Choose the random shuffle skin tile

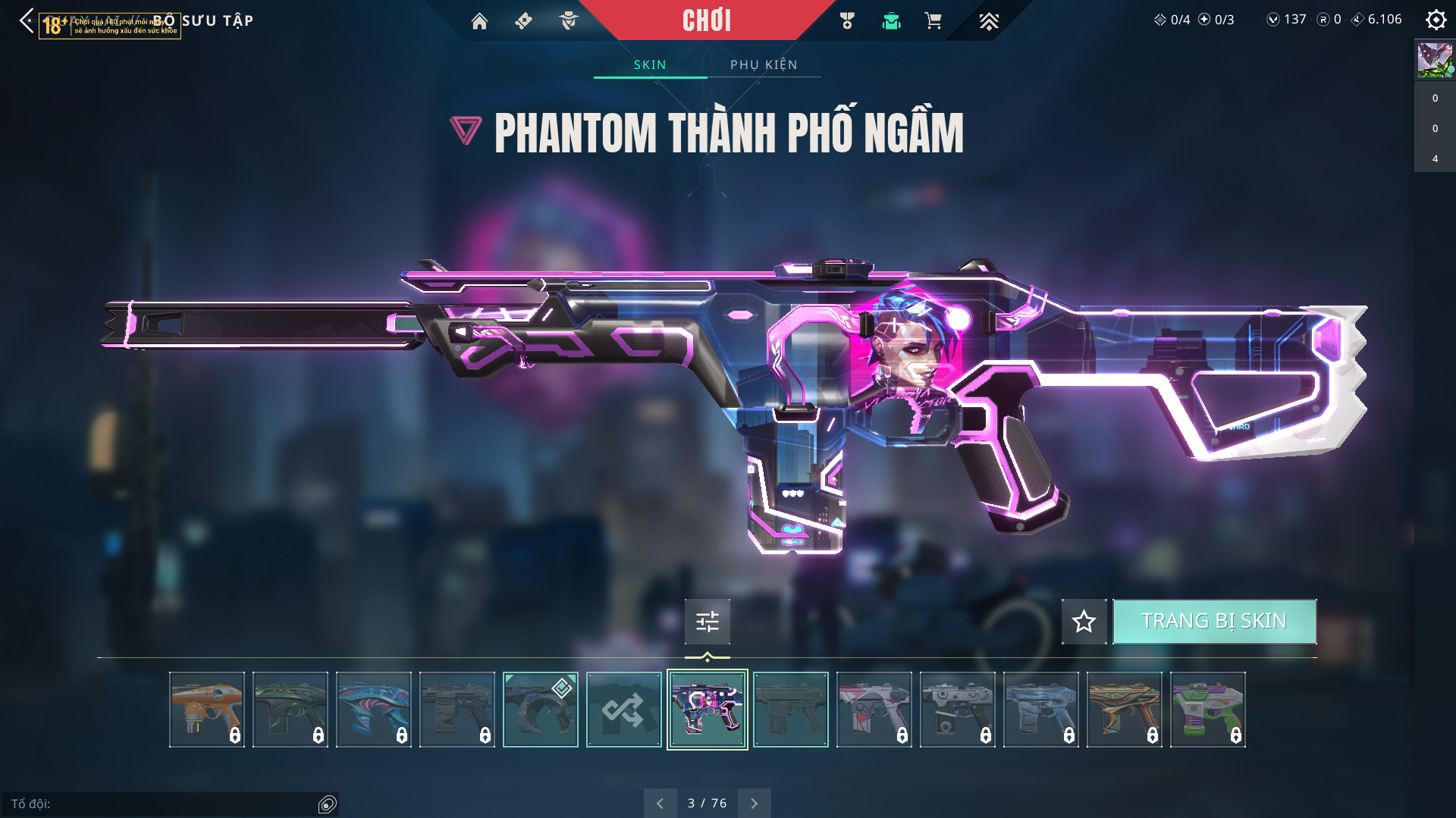[x=623, y=710]
